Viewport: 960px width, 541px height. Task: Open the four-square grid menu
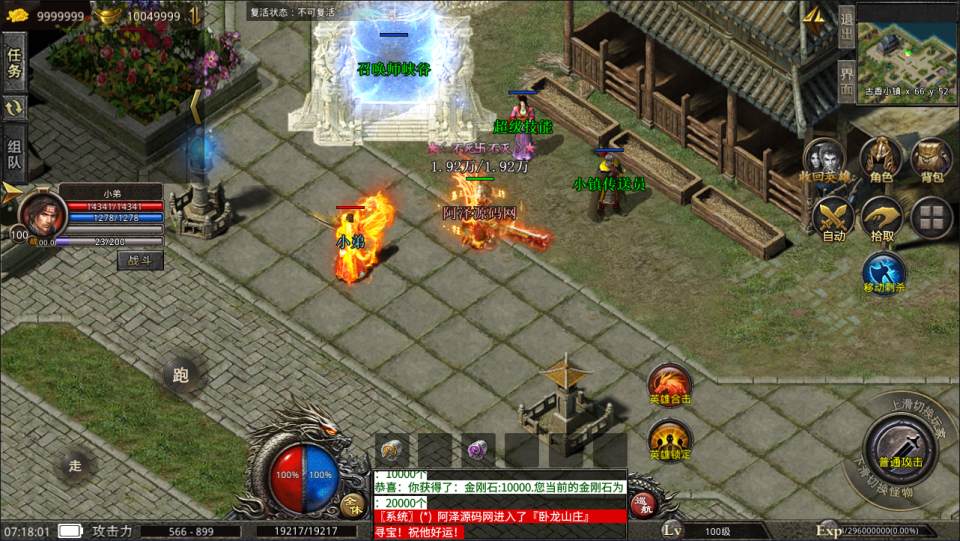933,216
